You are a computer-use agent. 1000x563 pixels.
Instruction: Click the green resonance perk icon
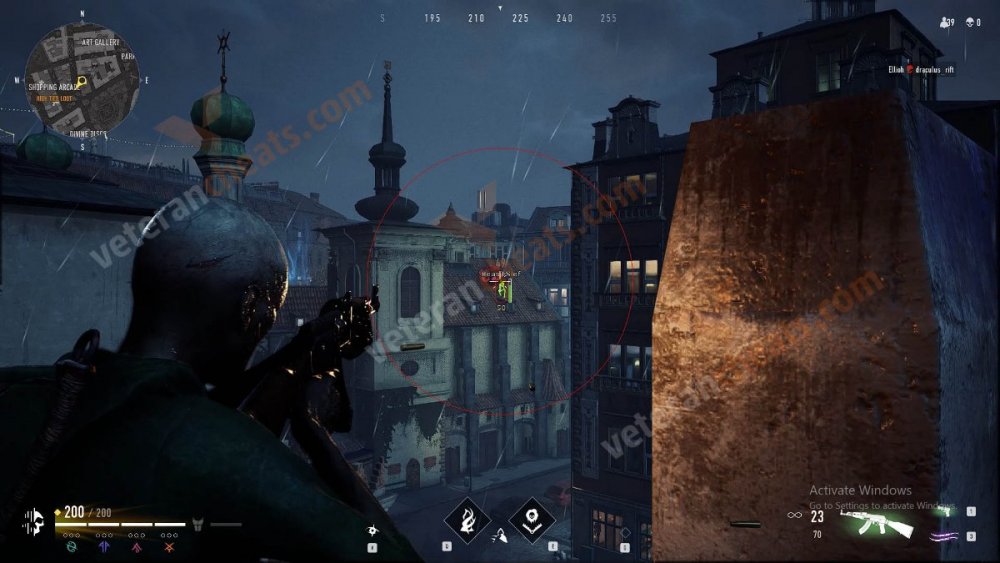(70, 546)
